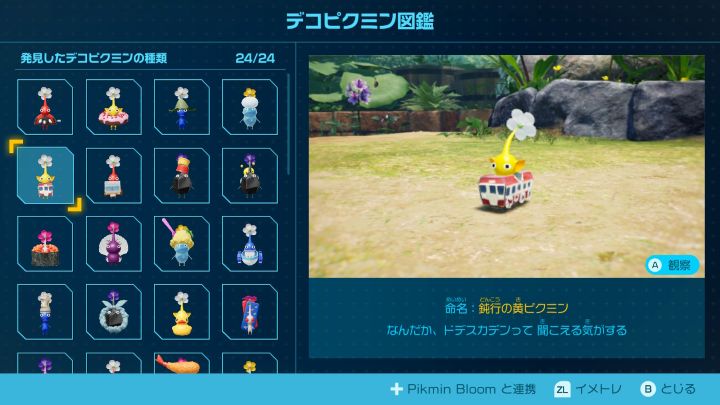Select the Pikmin in the parfait dessert costume
The image size is (720, 405).
[181, 244]
